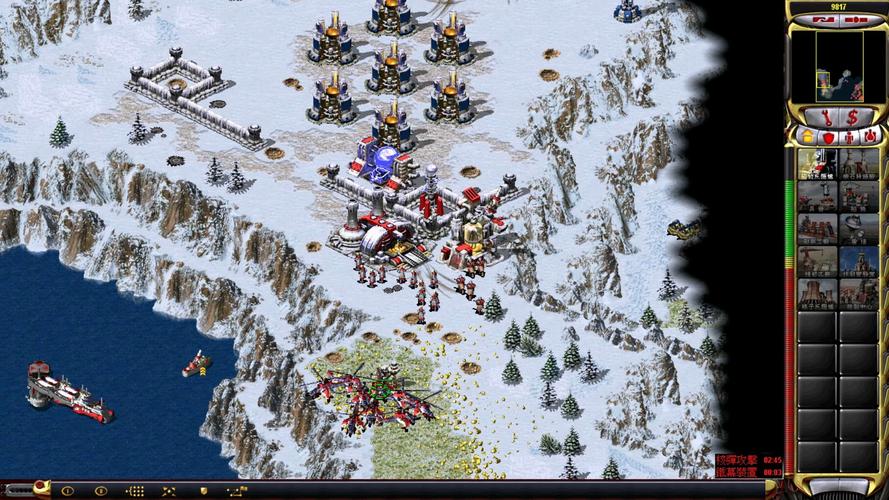
Task: Switch to the infantry build tab
Action: 849,136
